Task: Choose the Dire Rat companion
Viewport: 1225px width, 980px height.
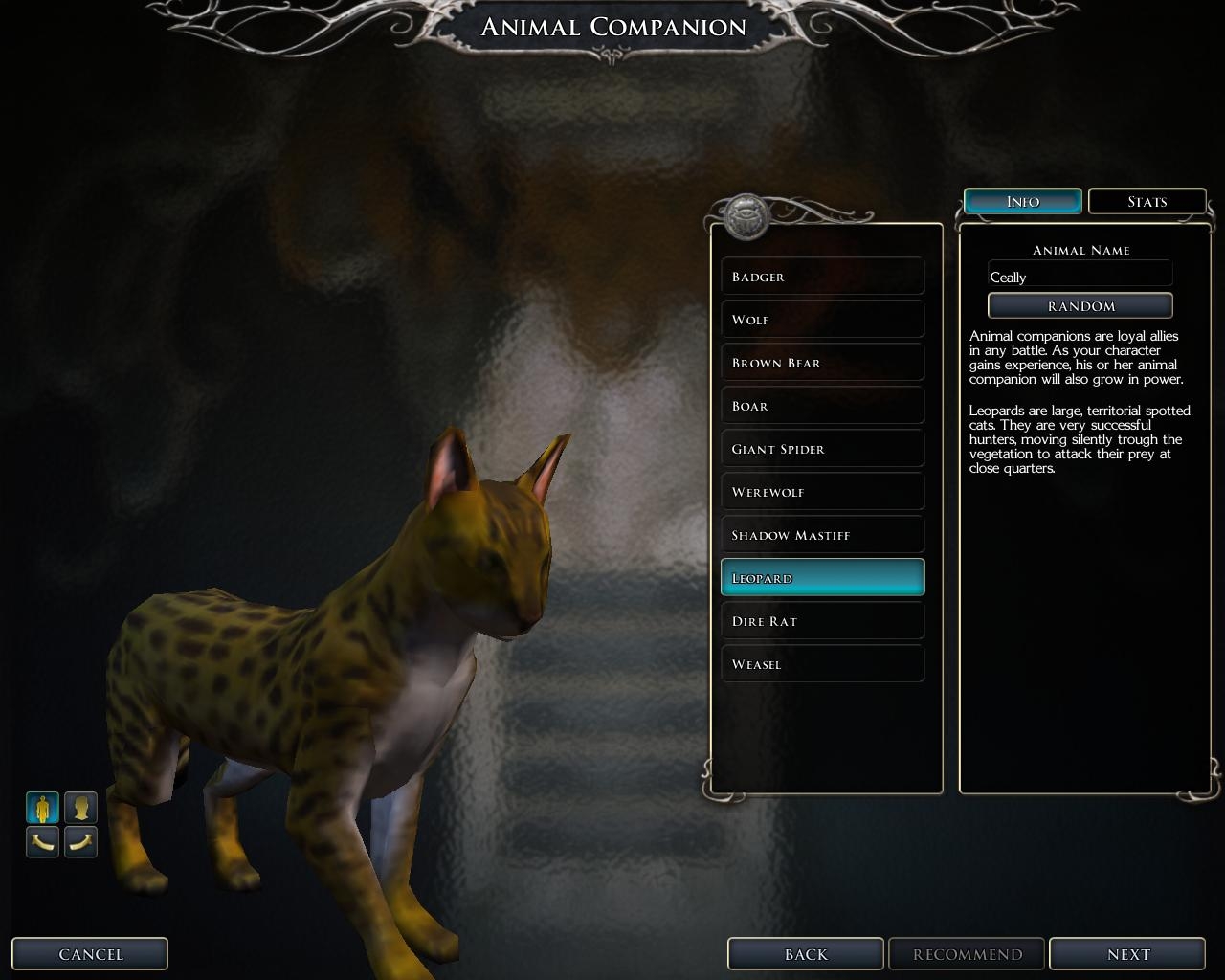Action: 822,621
